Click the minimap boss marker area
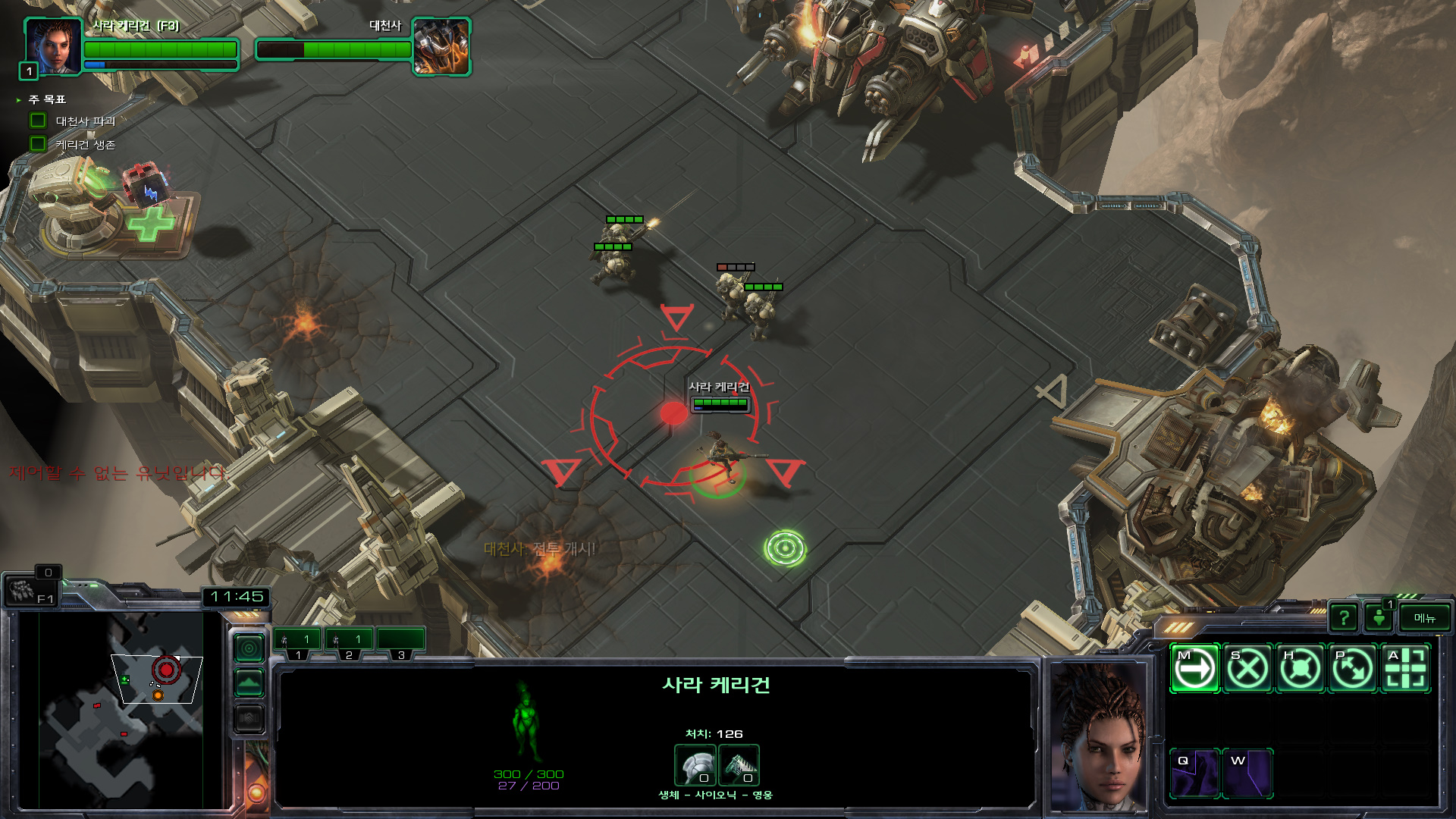Image resolution: width=1456 pixels, height=819 pixels. click(x=166, y=670)
